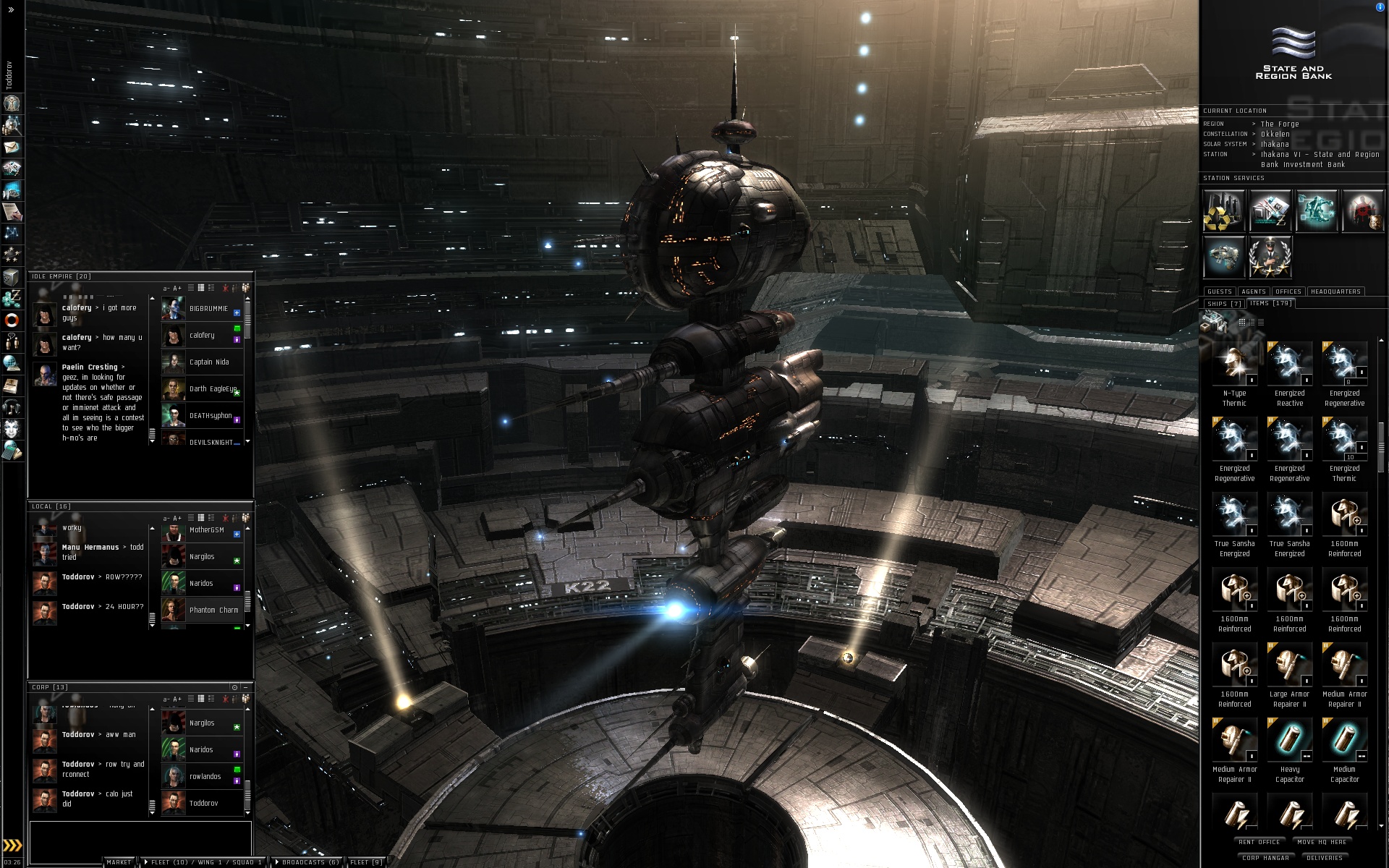Expand the Broadcasts (6) panel

coord(307,862)
